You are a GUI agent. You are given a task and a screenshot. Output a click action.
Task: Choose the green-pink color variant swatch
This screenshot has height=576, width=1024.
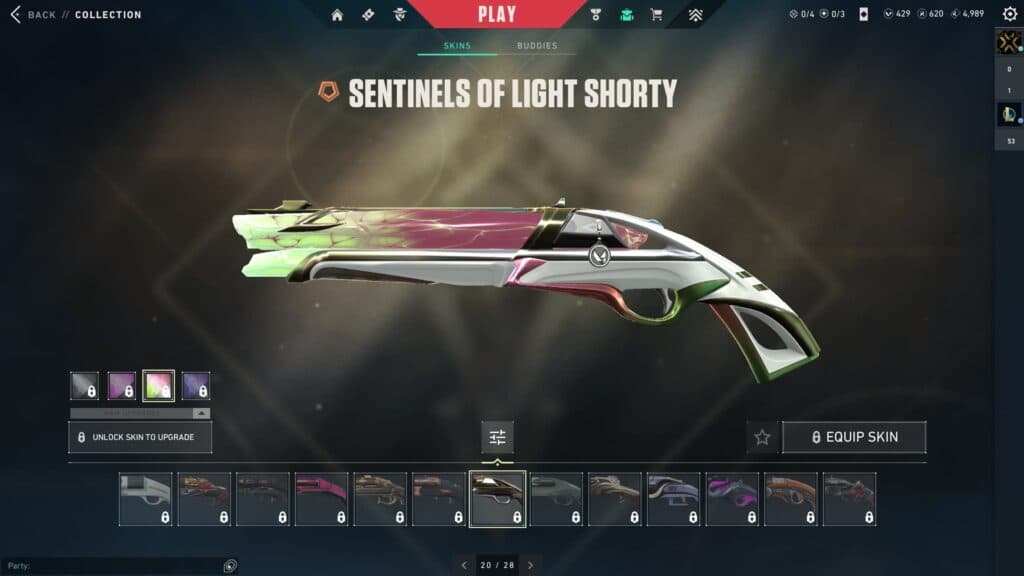pos(159,385)
